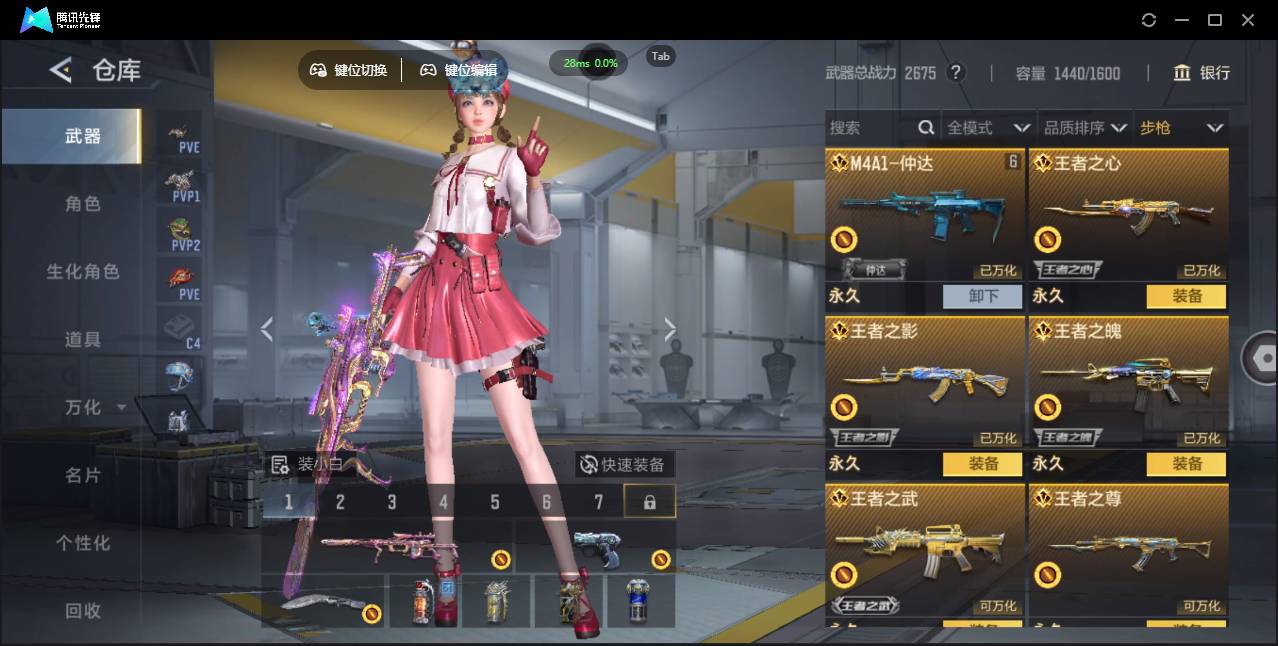Image resolution: width=1278 pixels, height=646 pixels.
Task: Open the 生化角色 category
Action: point(83,272)
